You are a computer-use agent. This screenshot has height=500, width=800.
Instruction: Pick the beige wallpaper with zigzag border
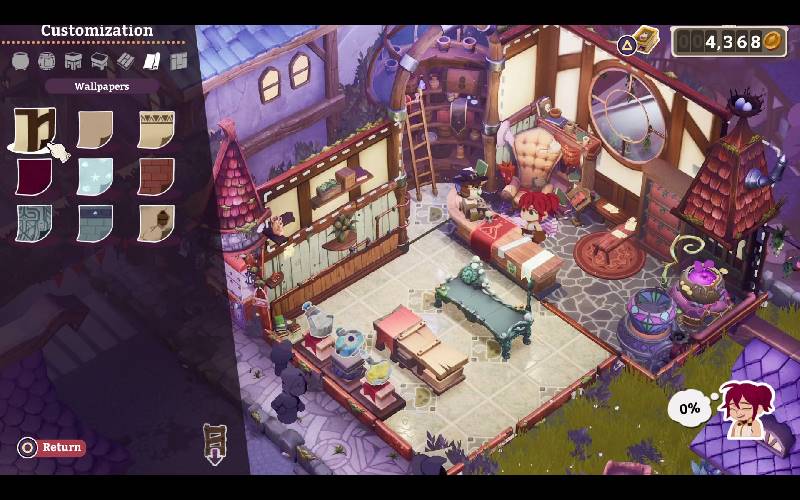tap(156, 130)
